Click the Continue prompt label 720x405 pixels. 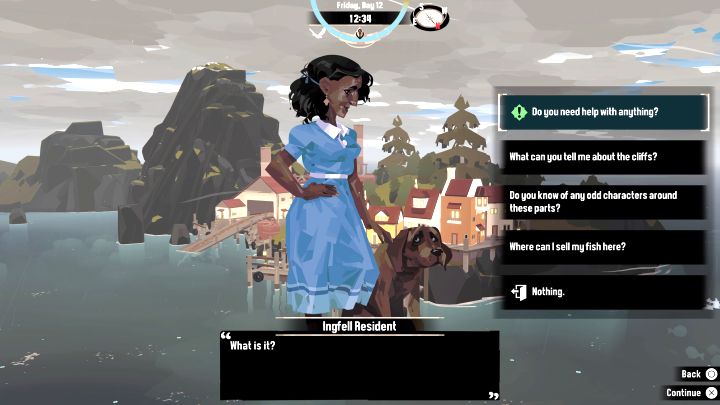point(684,393)
